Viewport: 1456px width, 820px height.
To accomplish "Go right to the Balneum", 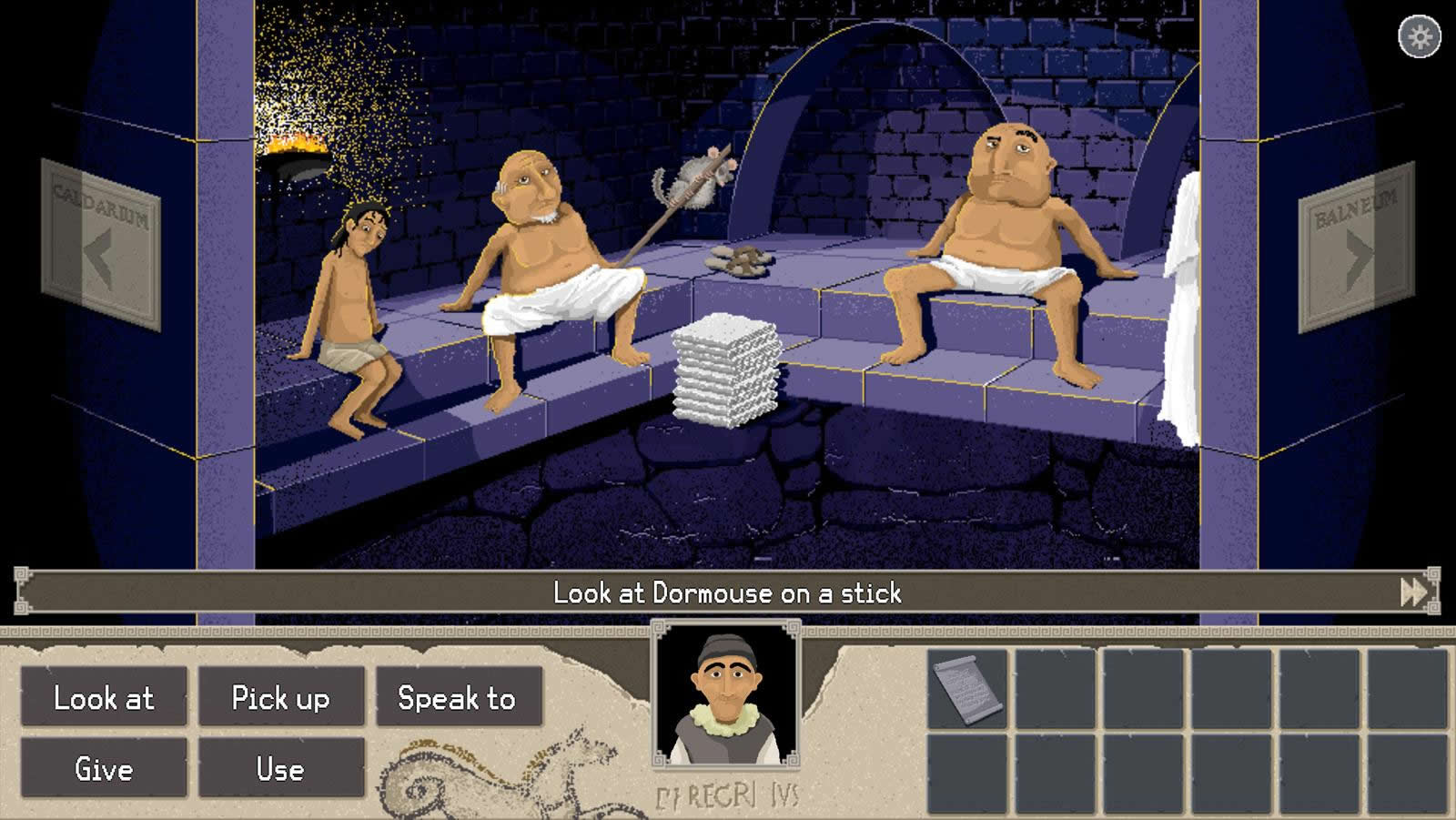I will pyautogui.click(x=1356, y=248).
